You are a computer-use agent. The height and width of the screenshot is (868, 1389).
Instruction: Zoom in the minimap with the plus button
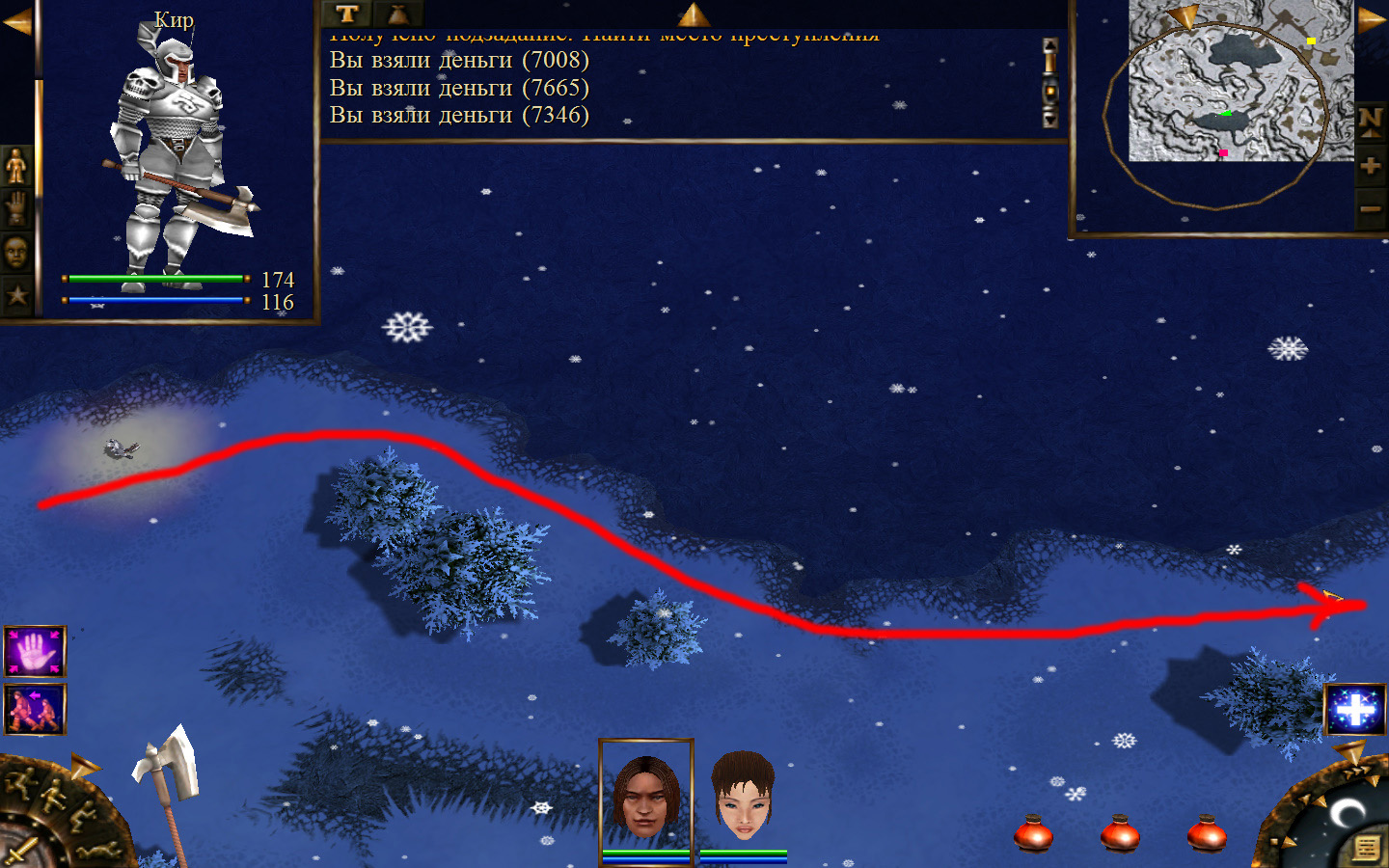[1371, 166]
